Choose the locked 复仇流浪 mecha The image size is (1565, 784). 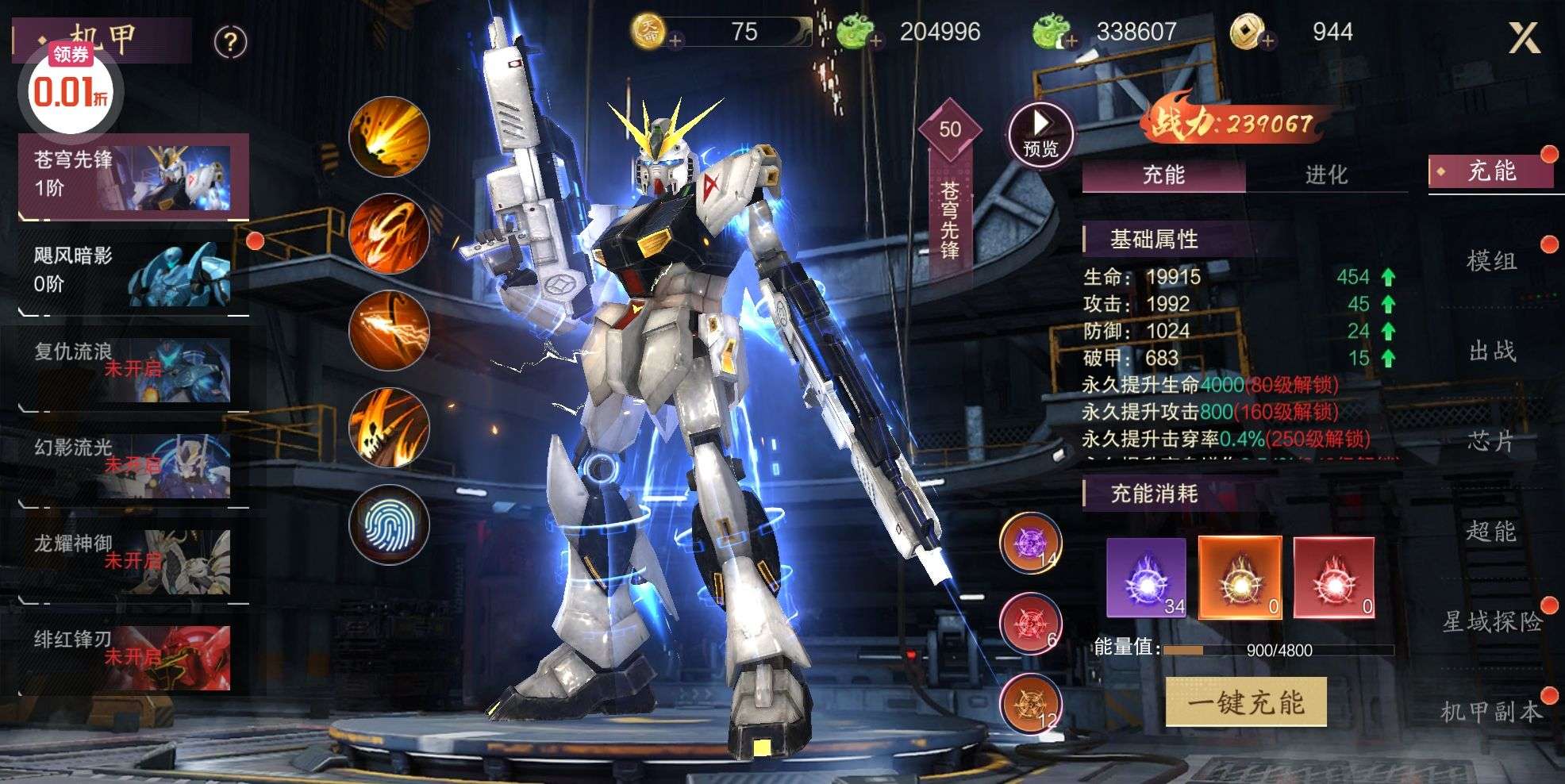pos(133,368)
